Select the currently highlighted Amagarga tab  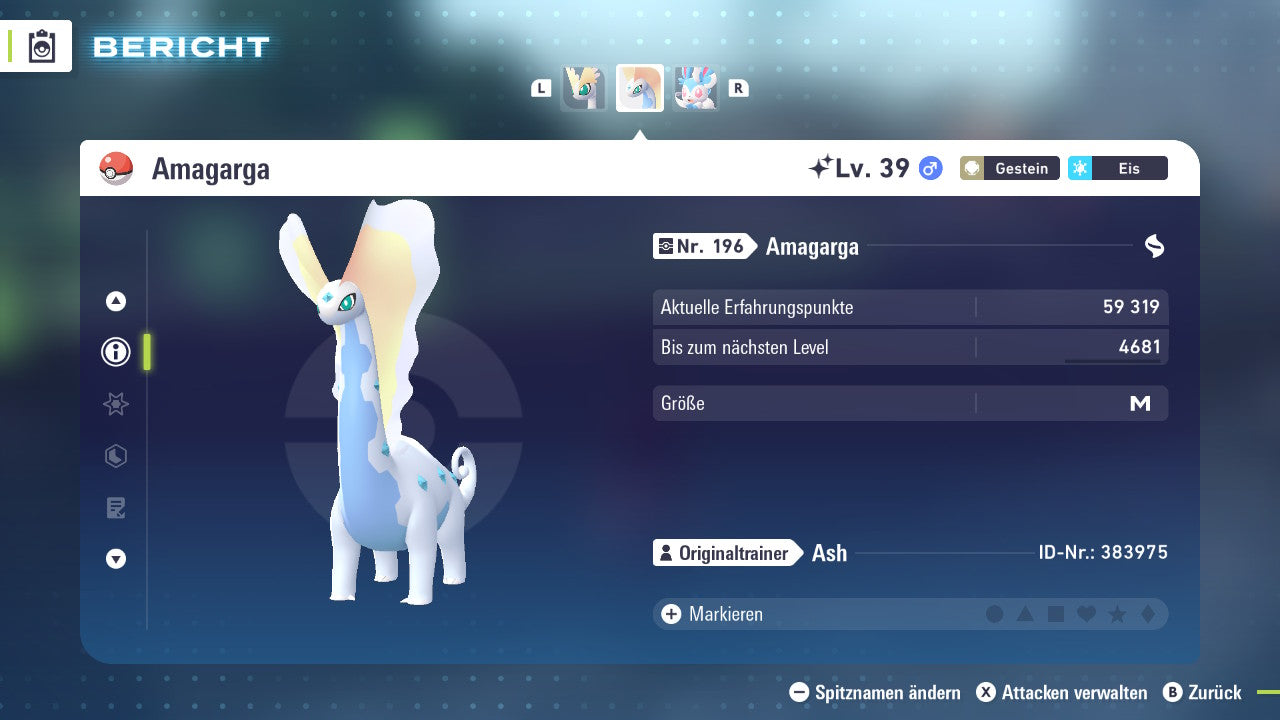point(639,88)
